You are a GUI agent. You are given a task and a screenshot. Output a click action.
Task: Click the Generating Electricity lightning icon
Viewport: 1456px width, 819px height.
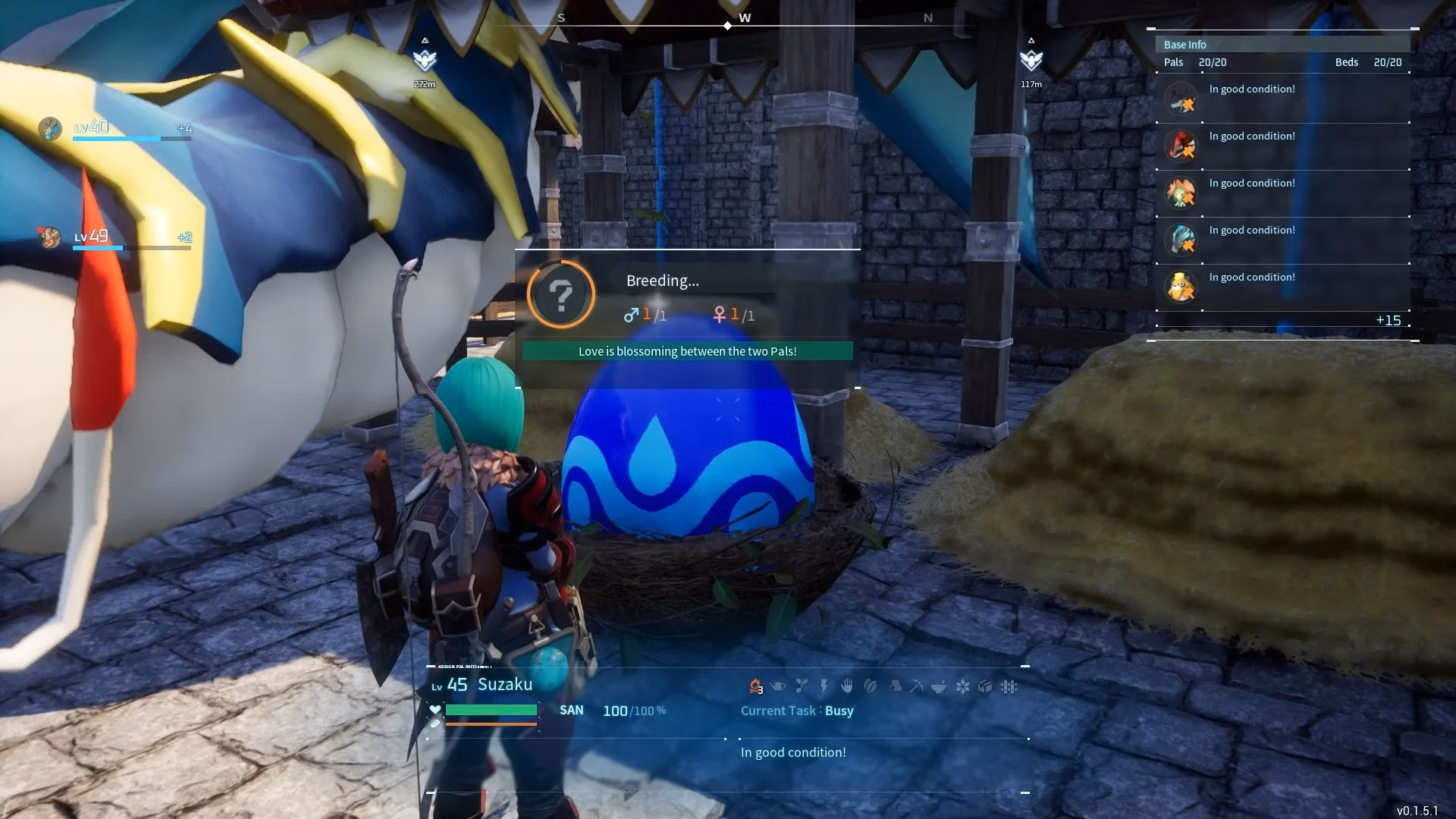823,686
